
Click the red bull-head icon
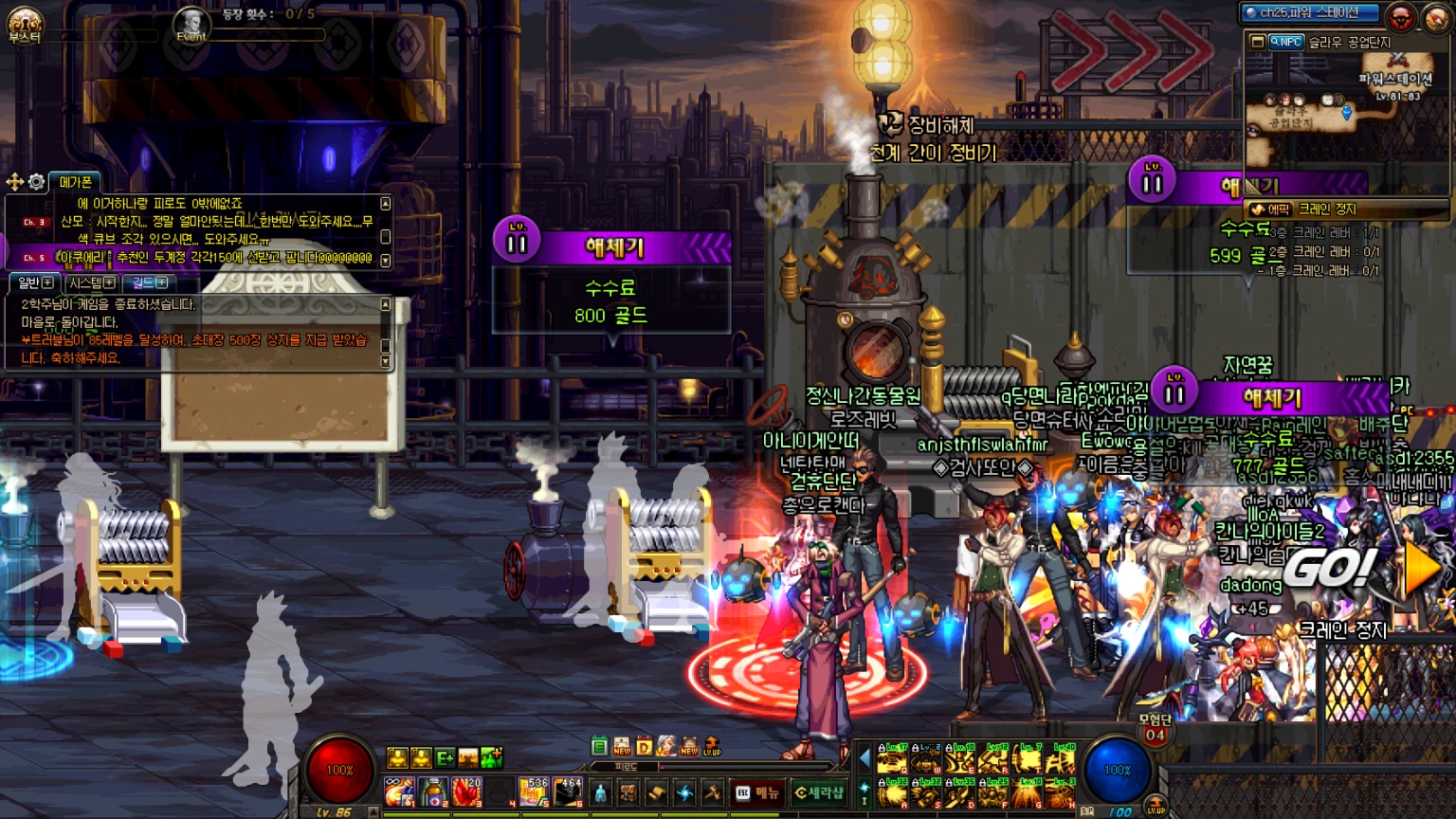1400,17
